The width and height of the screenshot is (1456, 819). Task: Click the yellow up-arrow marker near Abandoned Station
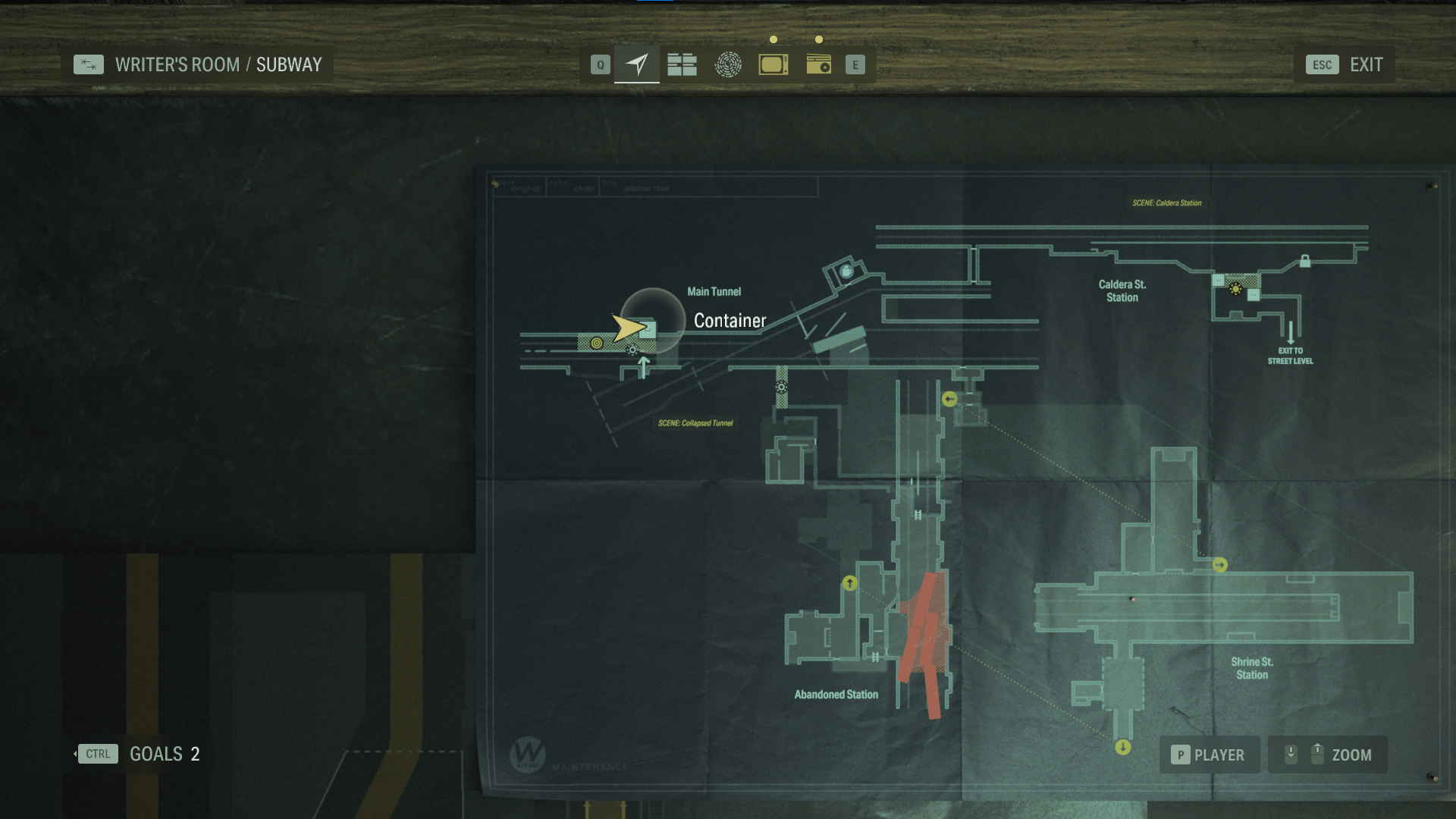coord(849,584)
